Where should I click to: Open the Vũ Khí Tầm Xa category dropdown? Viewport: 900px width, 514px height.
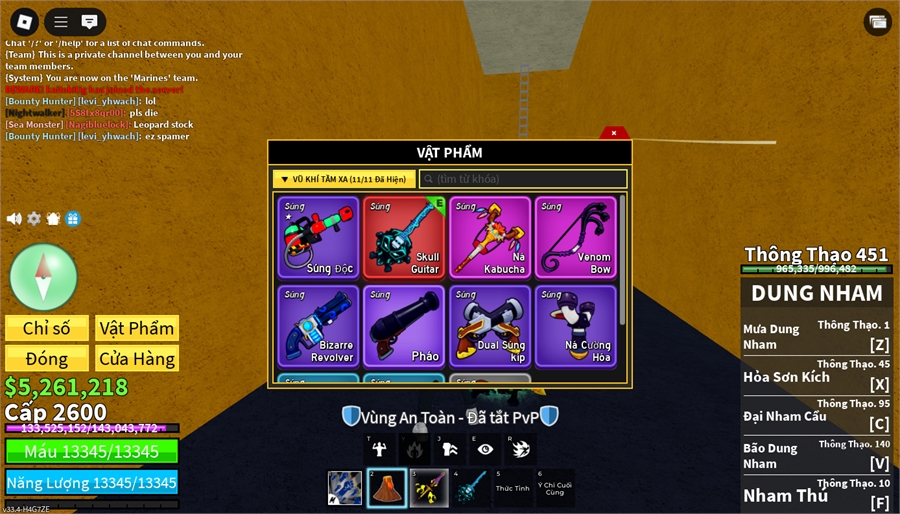click(x=342, y=179)
